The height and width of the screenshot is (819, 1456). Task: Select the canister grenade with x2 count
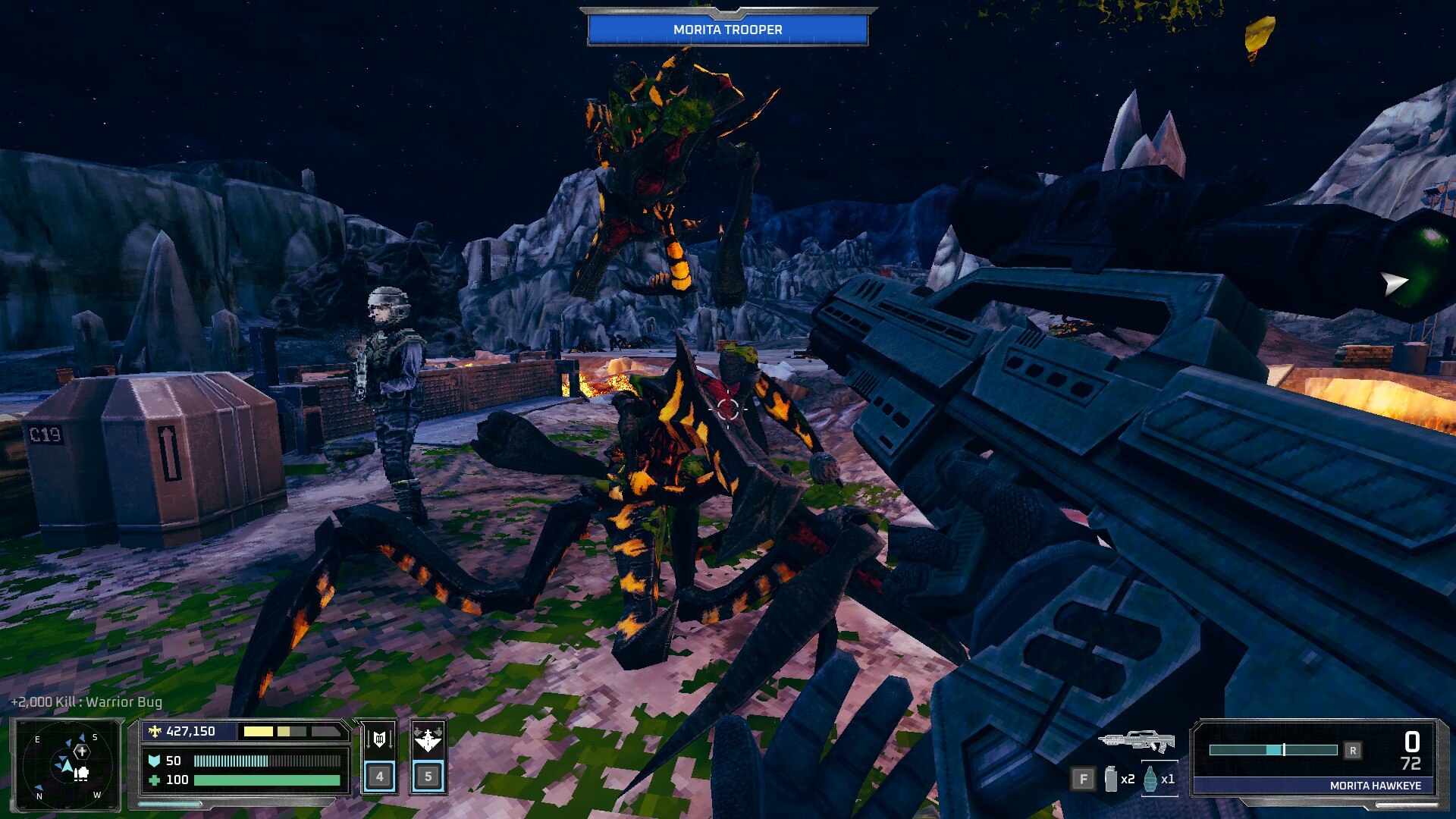(x=1111, y=779)
